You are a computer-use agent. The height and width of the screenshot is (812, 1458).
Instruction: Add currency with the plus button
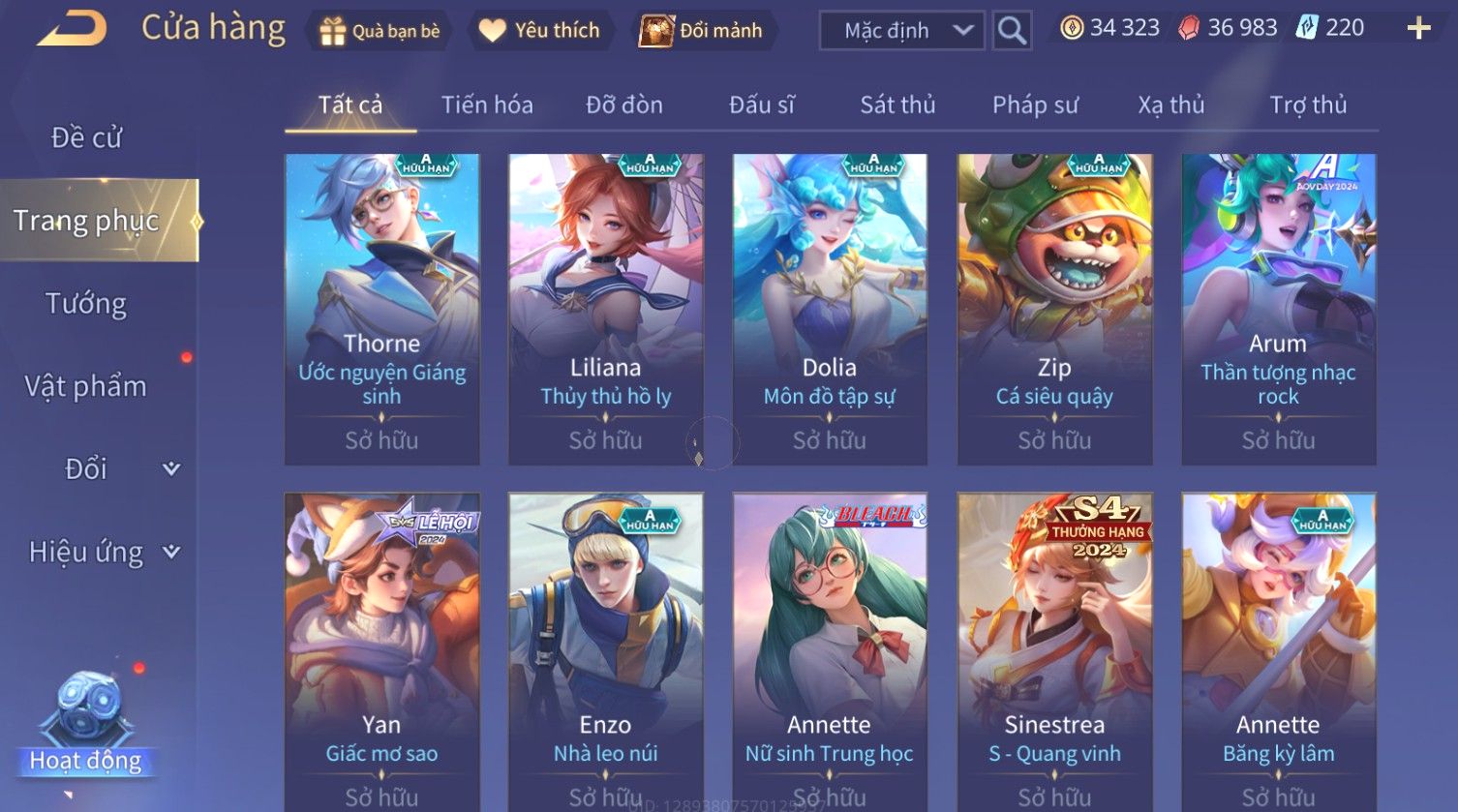1418,28
